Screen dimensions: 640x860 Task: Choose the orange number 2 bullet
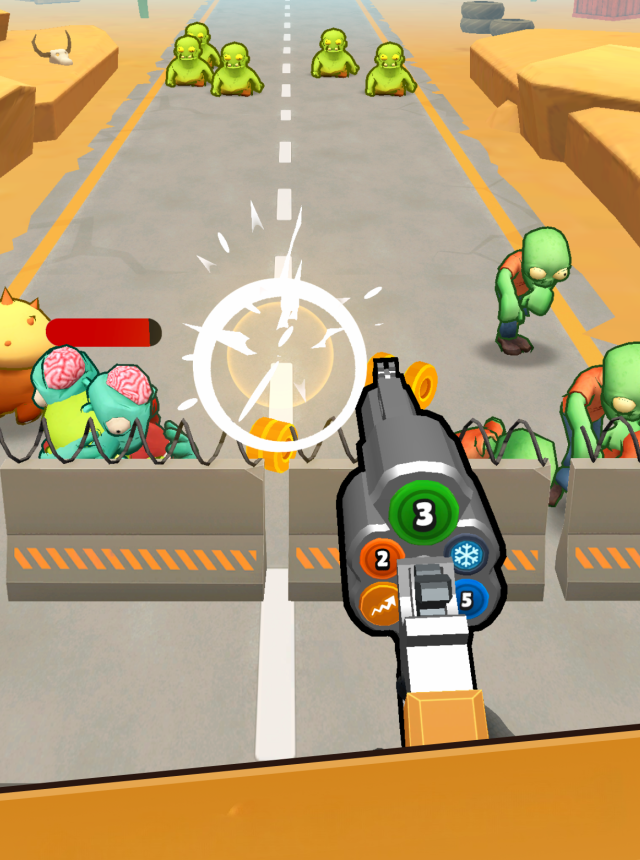tap(381, 560)
